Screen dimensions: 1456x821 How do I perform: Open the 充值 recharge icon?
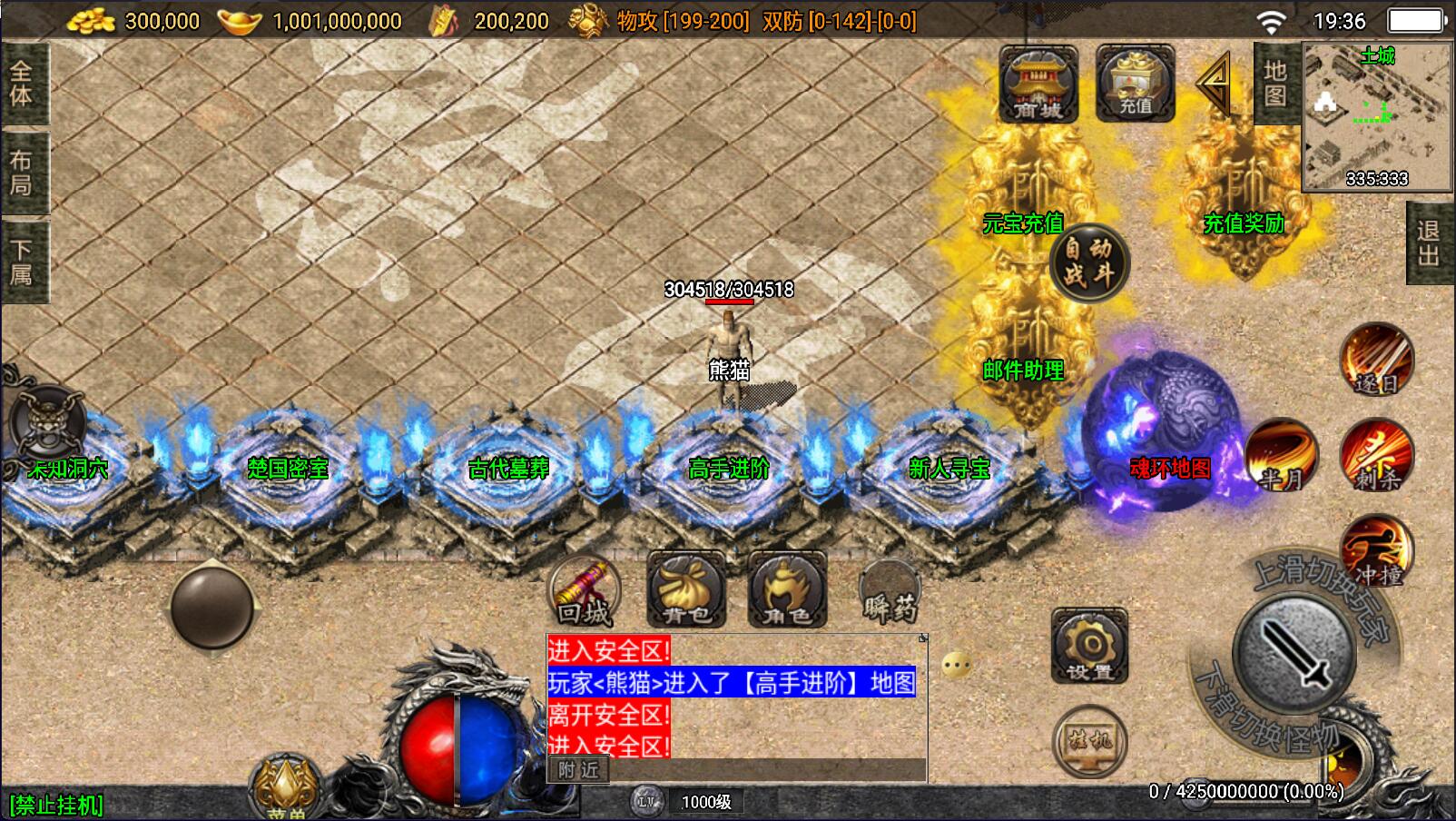pos(1135,84)
